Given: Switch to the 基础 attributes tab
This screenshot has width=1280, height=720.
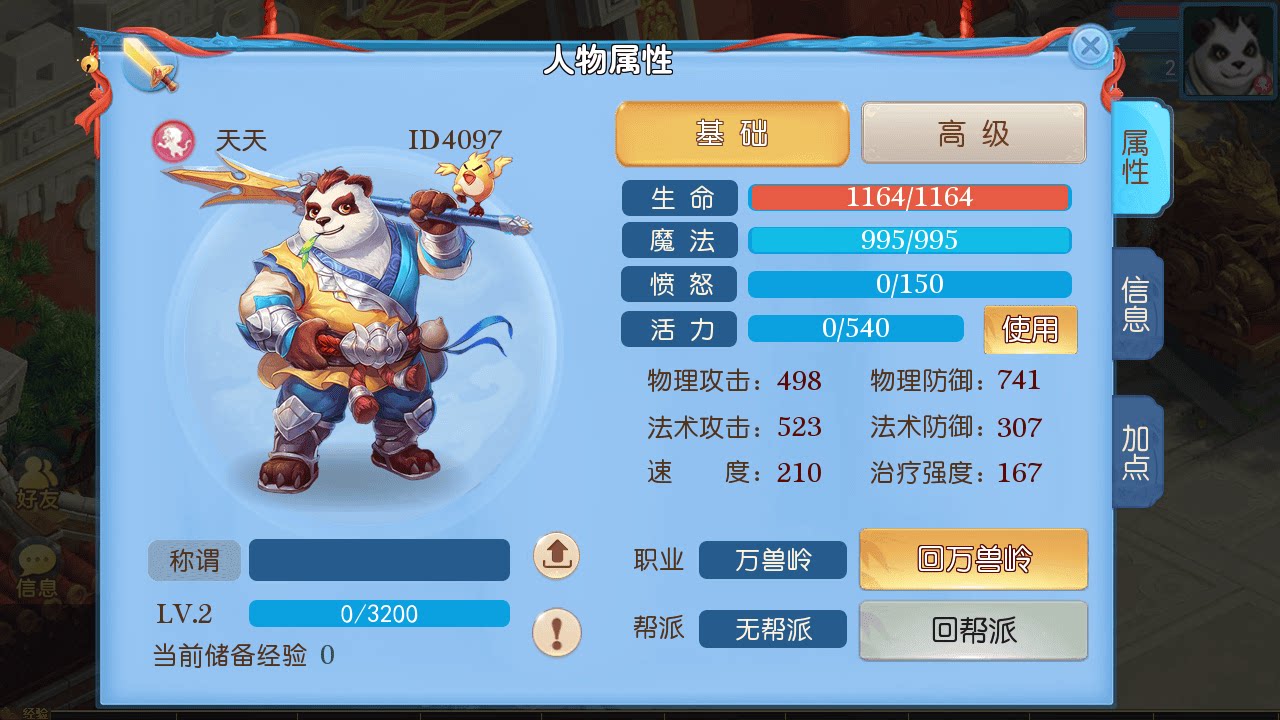Looking at the screenshot, I should tap(731, 133).
